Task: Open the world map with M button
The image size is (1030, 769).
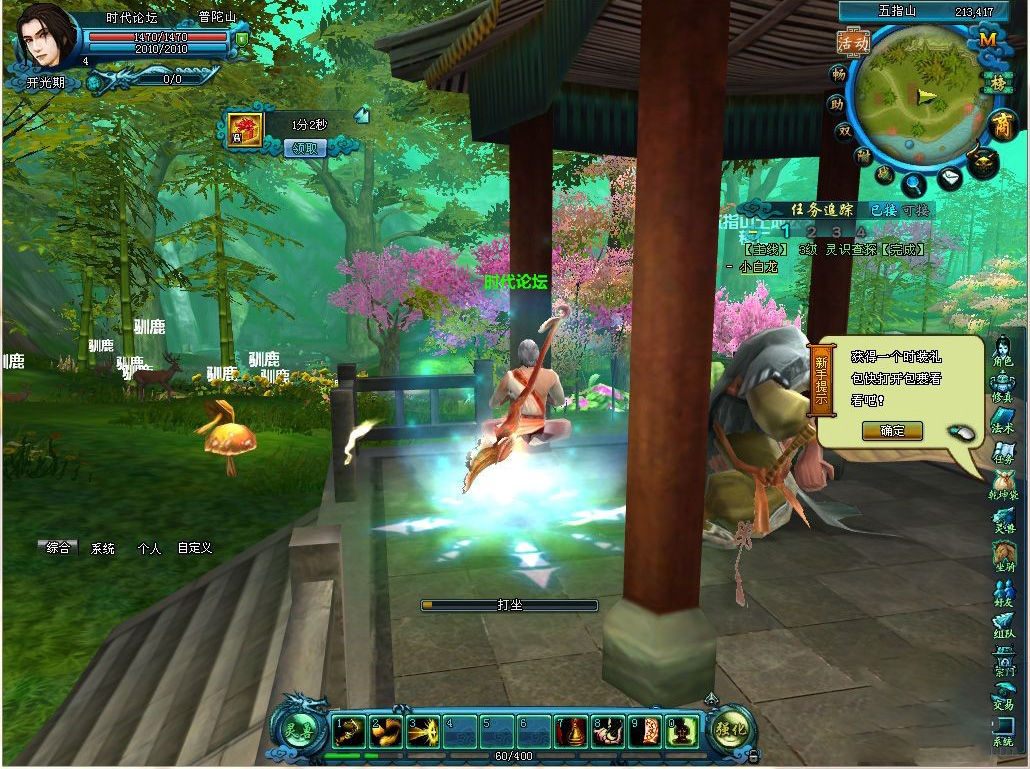Action: [988, 40]
